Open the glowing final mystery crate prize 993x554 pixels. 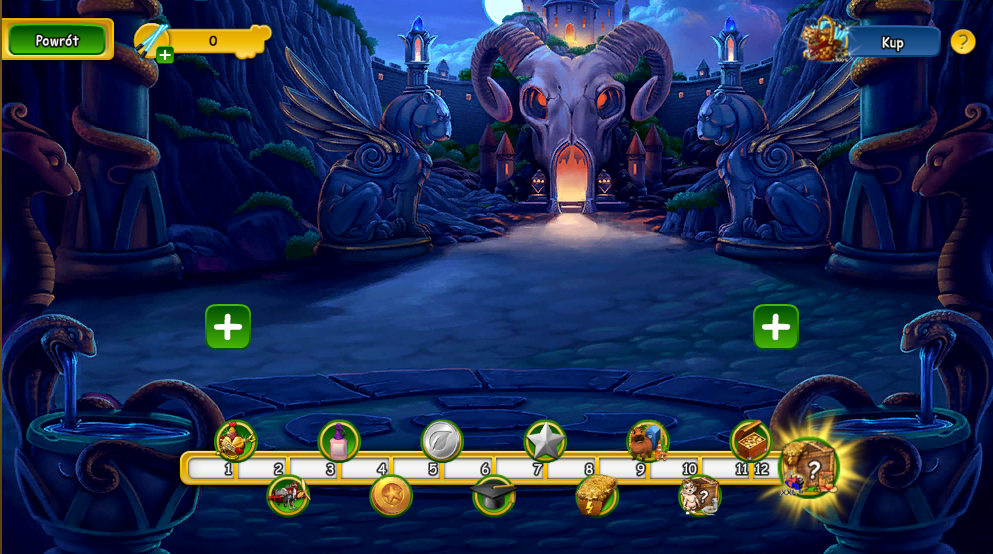point(809,467)
